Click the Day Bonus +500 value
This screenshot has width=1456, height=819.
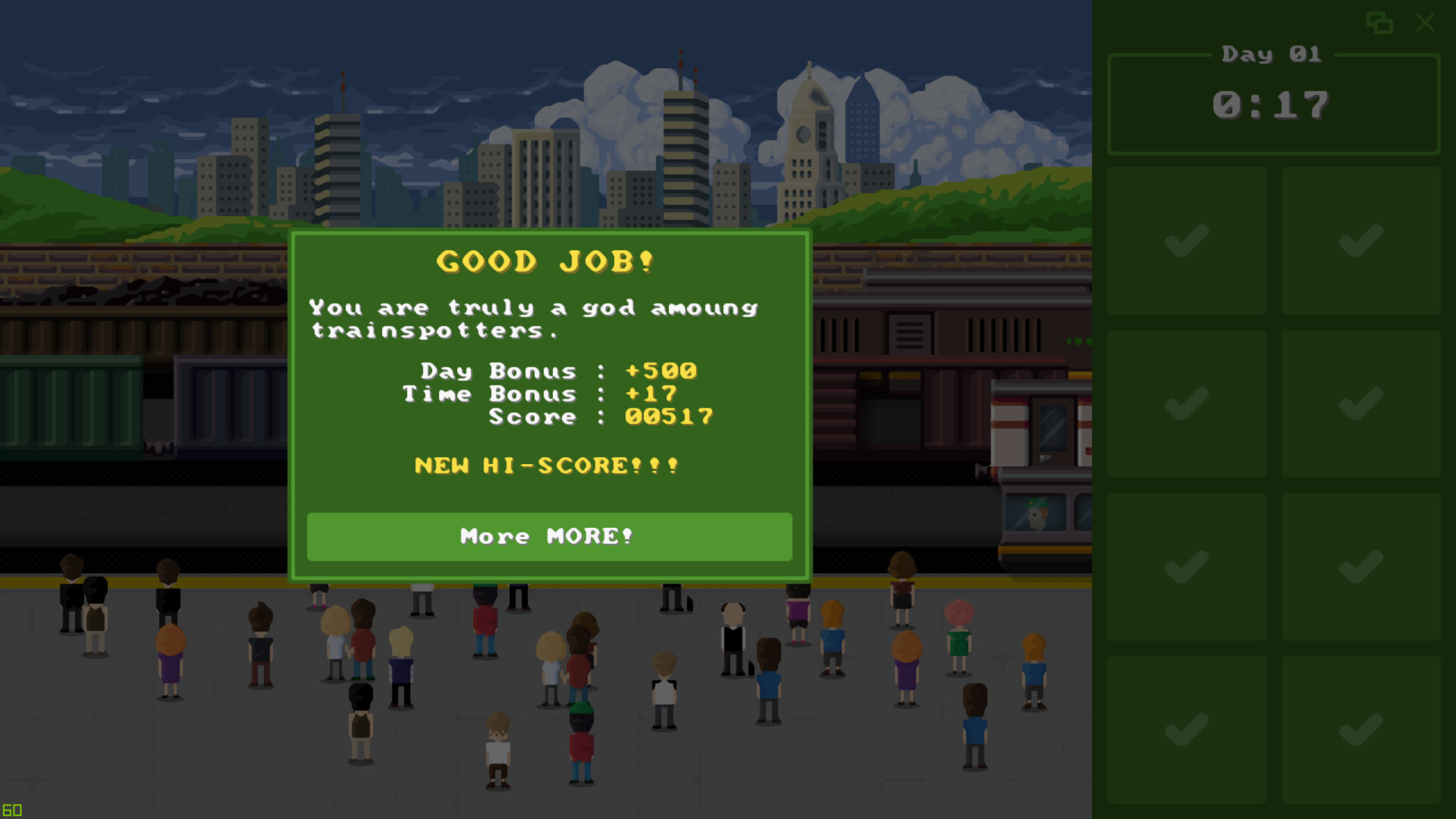(x=661, y=371)
